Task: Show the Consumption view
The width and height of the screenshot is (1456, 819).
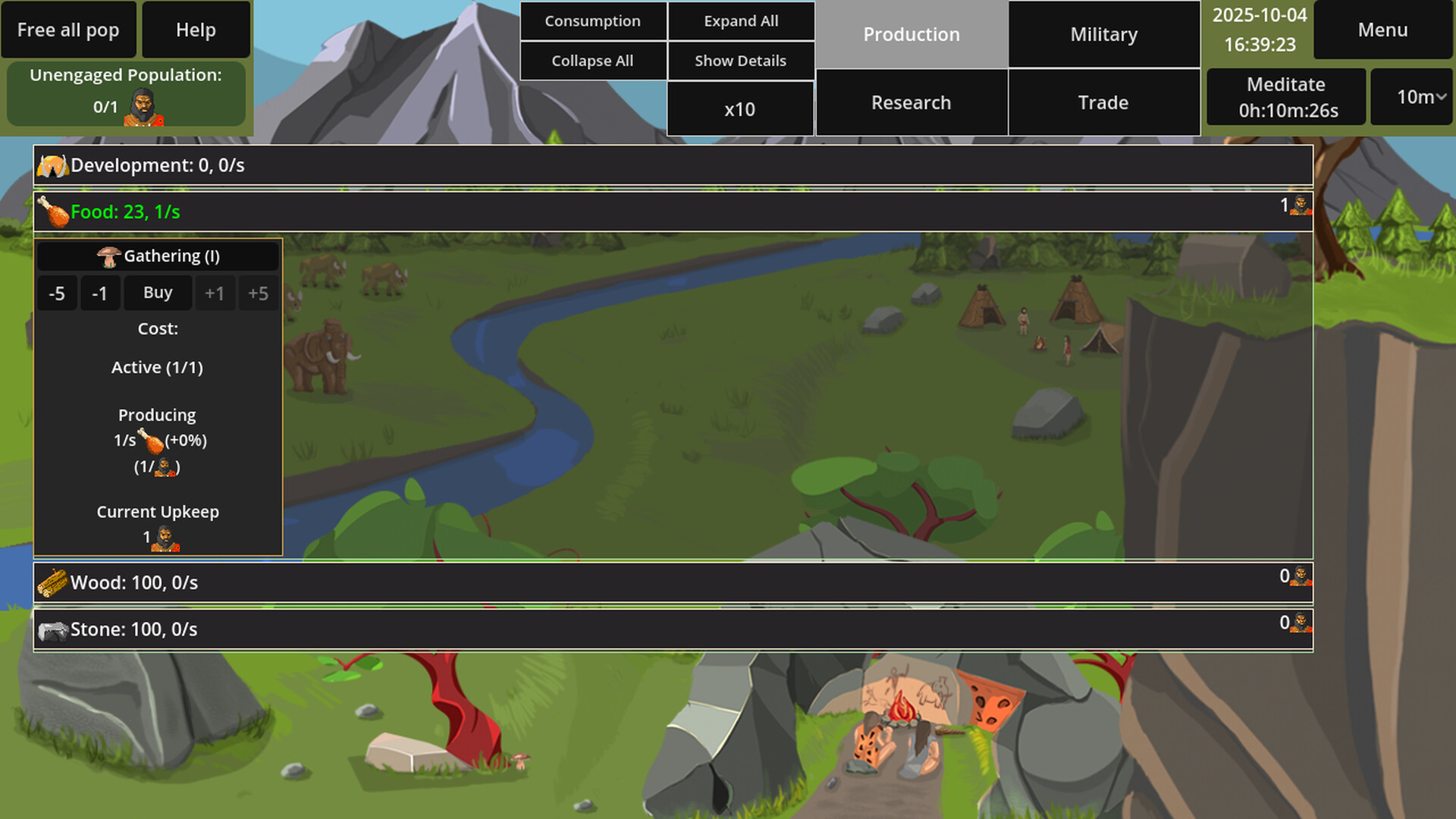Action: (592, 21)
